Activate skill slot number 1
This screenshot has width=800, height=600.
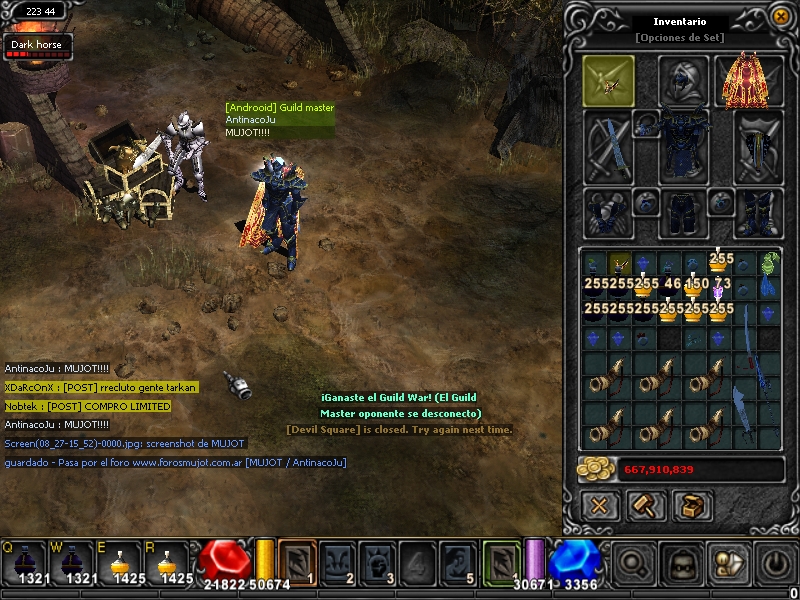click(297, 561)
